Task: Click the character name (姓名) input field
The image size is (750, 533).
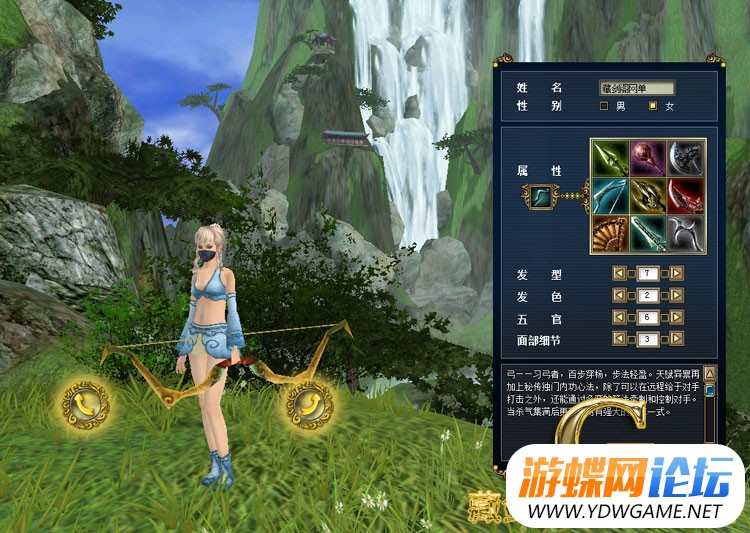Action: (x=637, y=88)
